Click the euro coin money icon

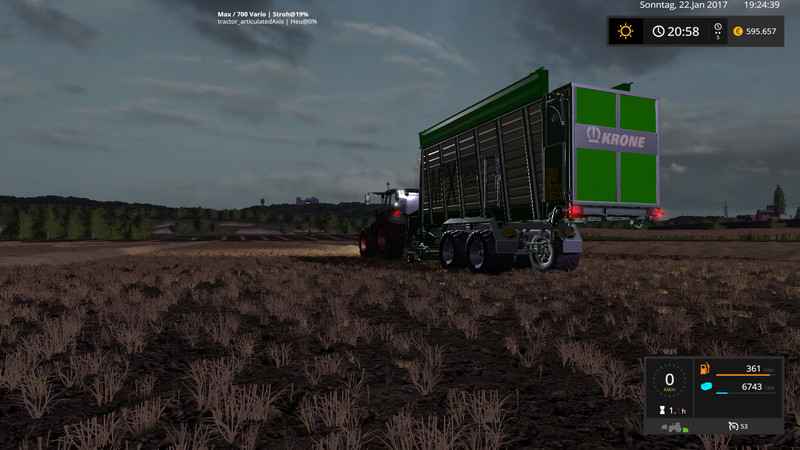737,31
